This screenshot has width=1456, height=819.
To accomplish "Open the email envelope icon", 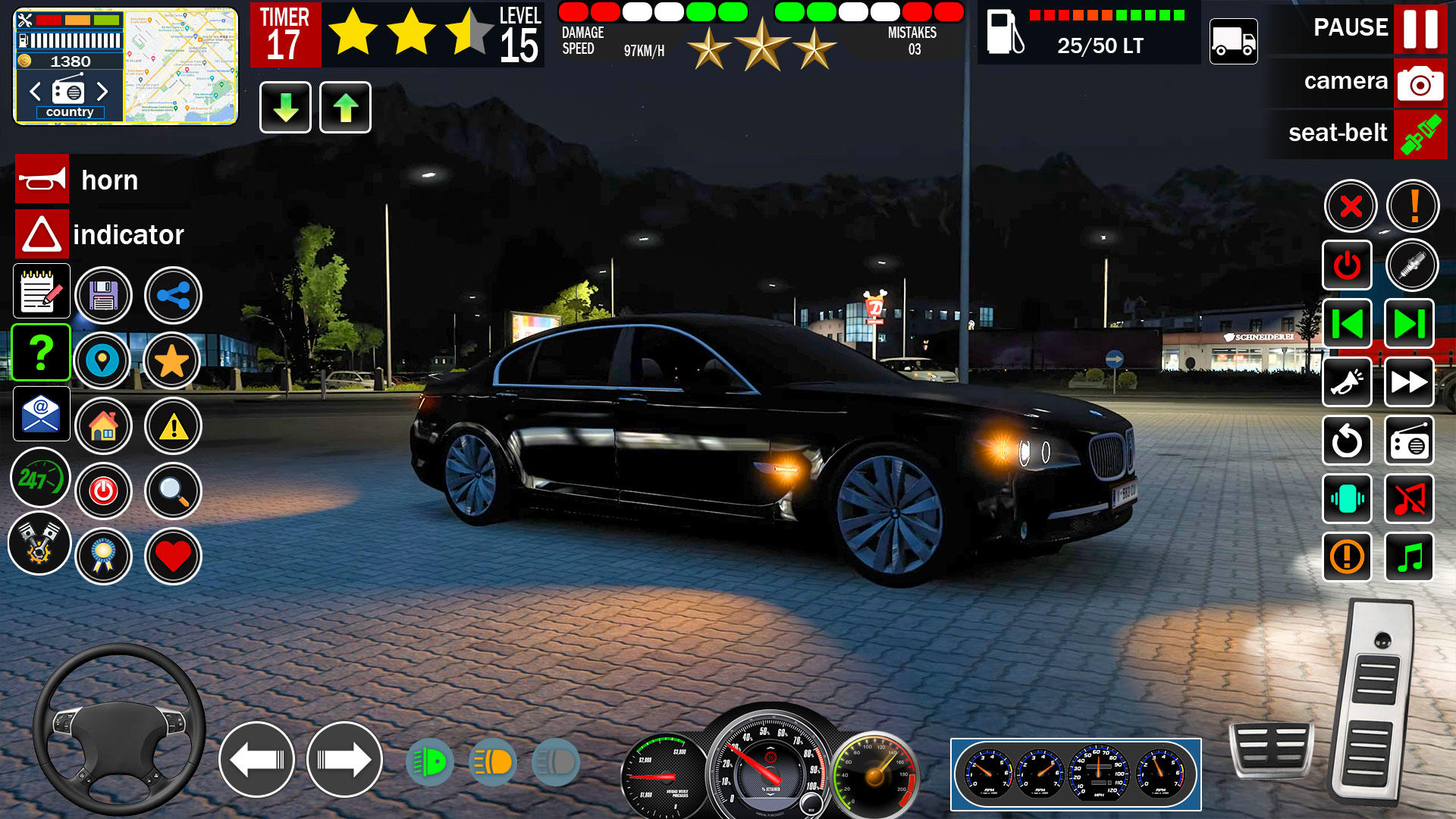I will click(42, 414).
